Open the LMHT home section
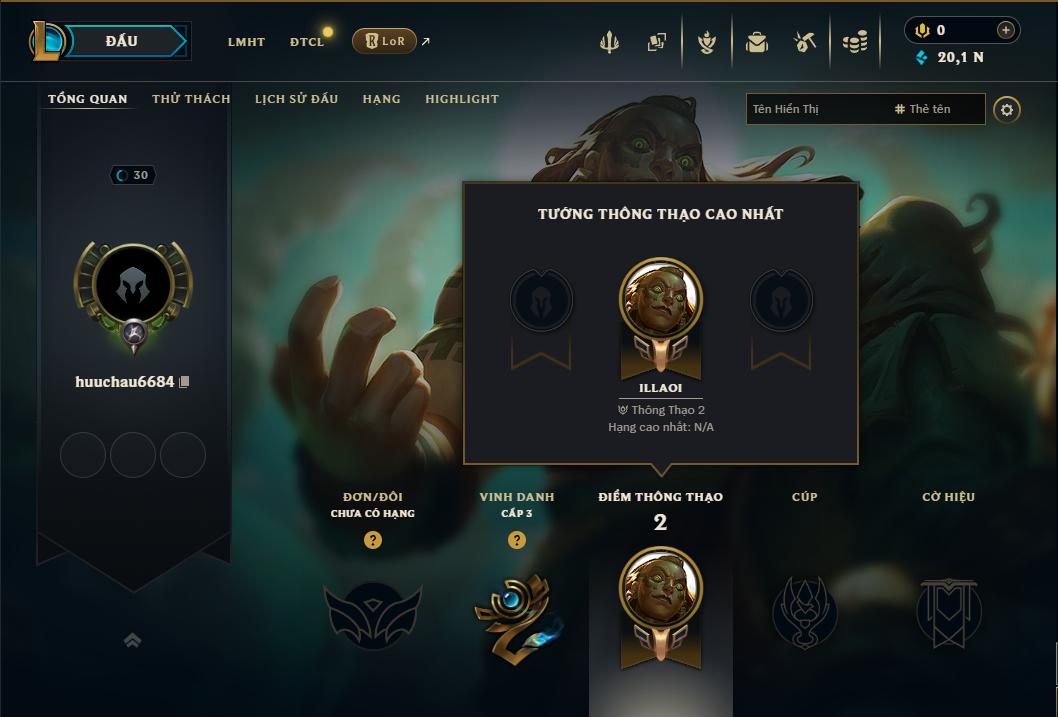 click(x=246, y=42)
